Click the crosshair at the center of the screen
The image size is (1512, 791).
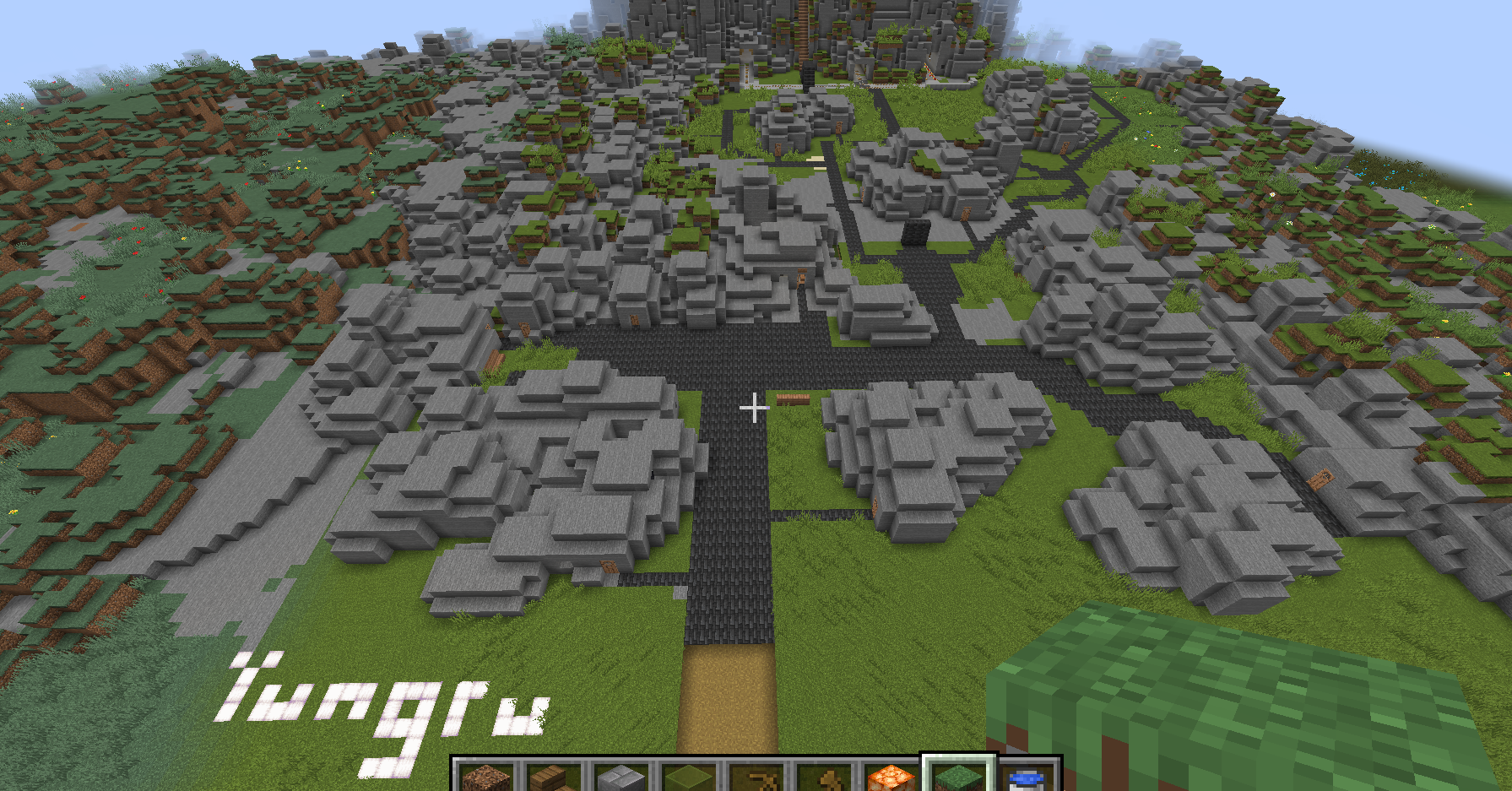tap(756, 408)
